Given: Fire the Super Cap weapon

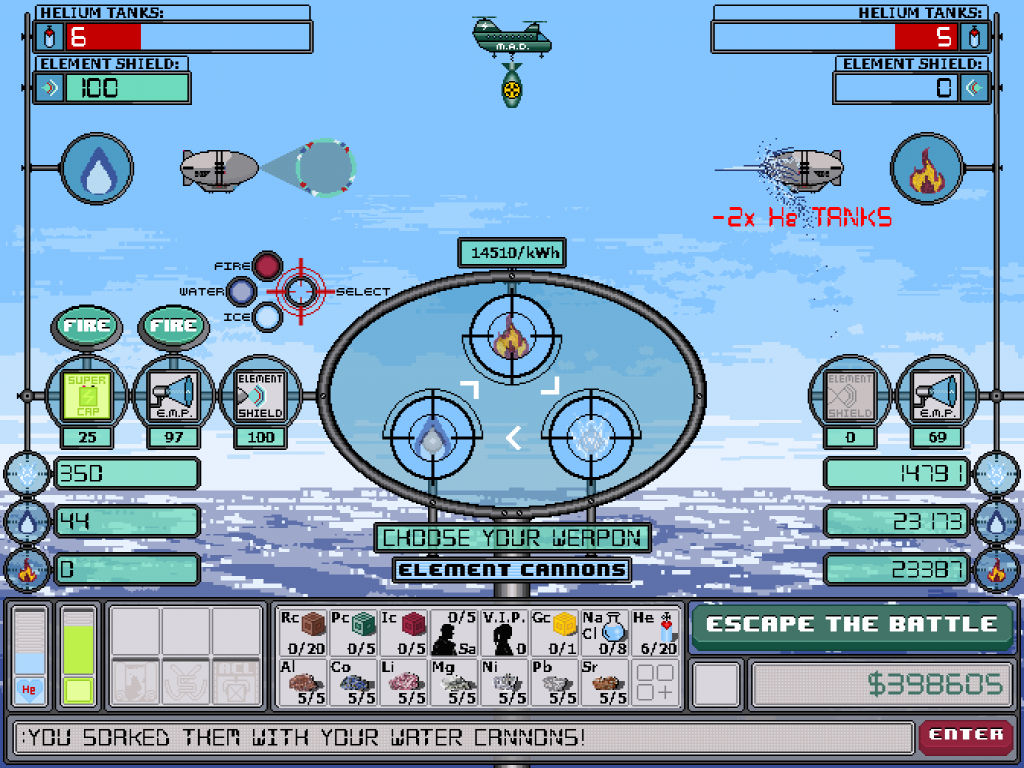Looking at the screenshot, I should tap(86, 326).
